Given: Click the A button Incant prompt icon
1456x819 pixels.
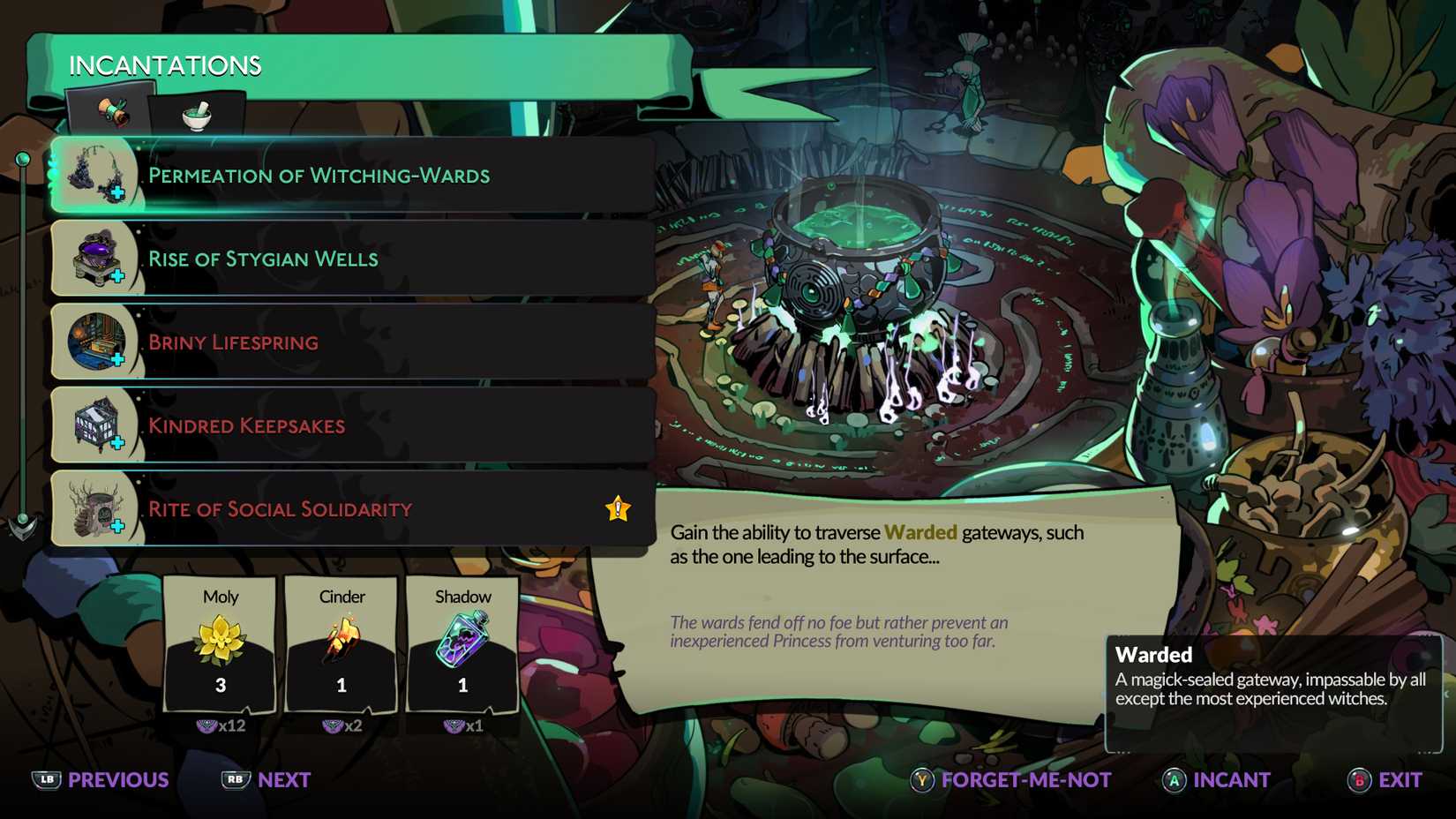Looking at the screenshot, I should point(1175,781).
